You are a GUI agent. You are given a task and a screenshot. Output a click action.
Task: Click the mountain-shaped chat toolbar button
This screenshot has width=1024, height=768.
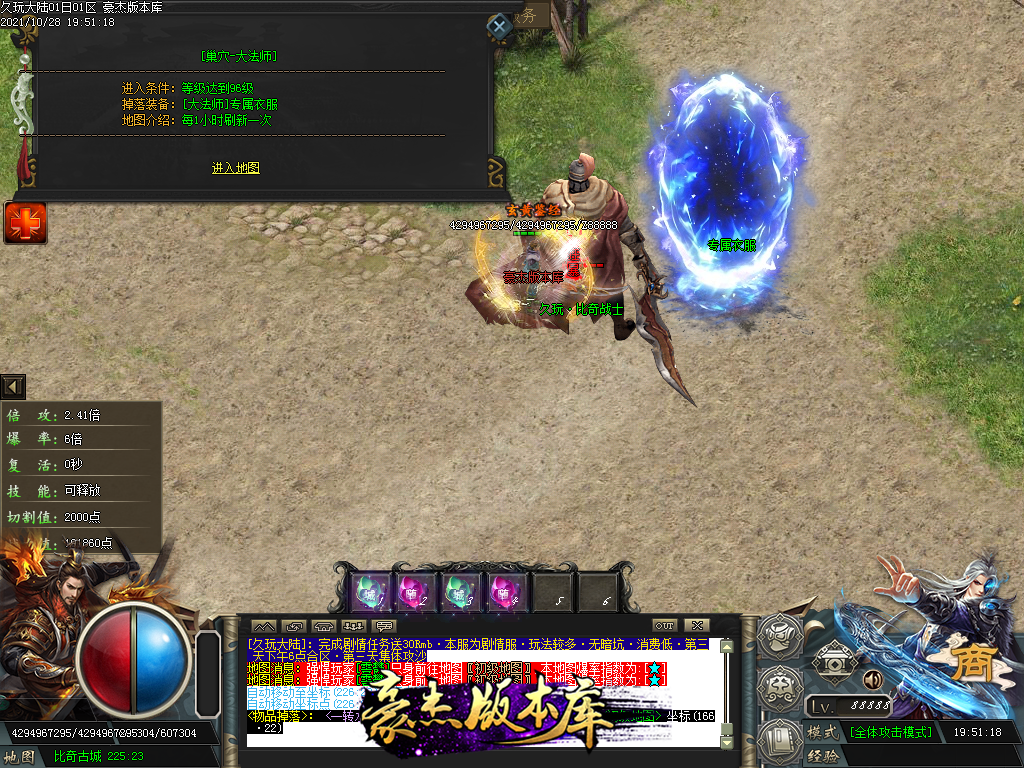[x=263, y=626]
